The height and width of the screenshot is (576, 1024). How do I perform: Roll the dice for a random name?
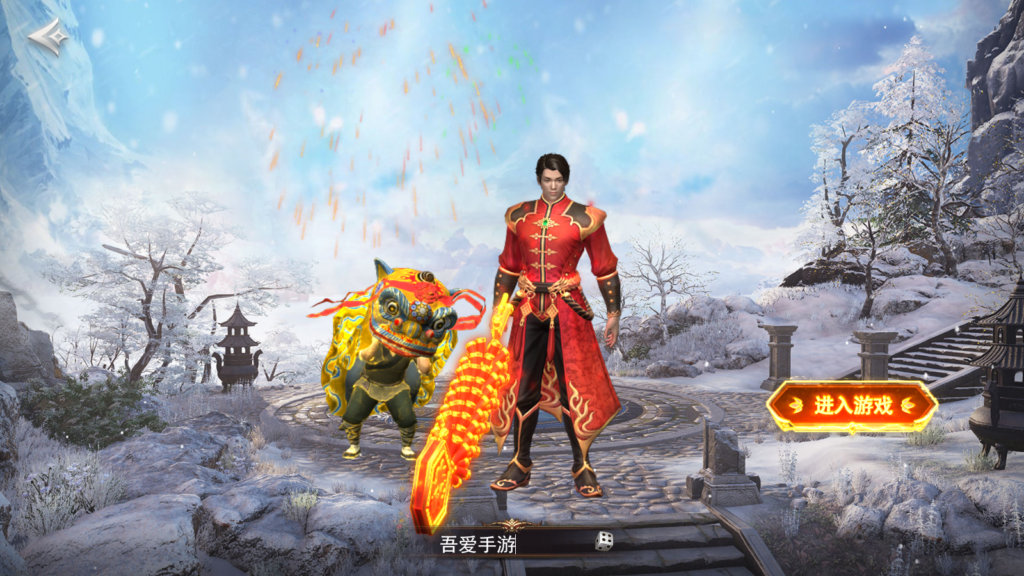[604, 542]
